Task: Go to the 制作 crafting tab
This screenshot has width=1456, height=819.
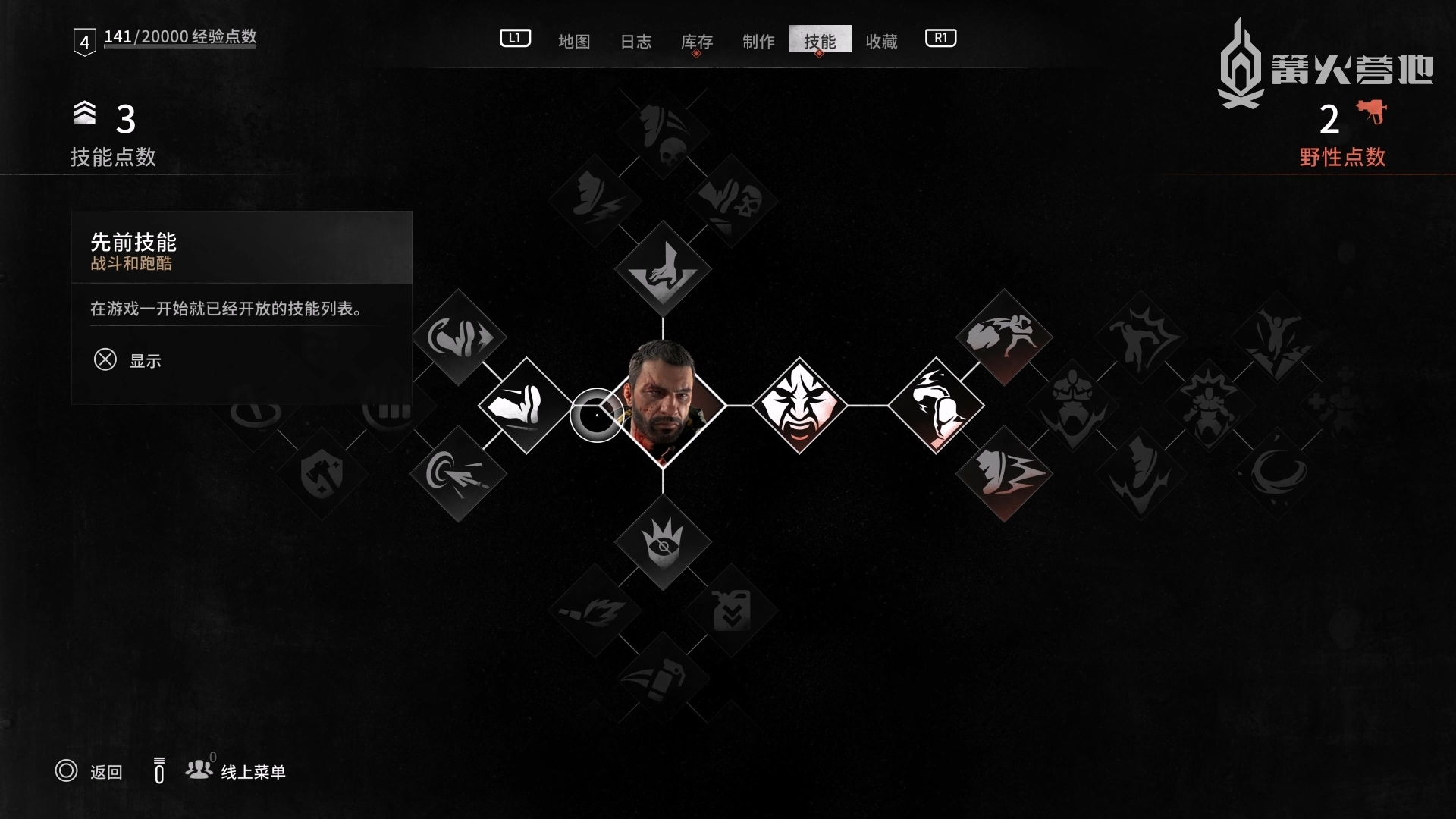Action: [758, 41]
